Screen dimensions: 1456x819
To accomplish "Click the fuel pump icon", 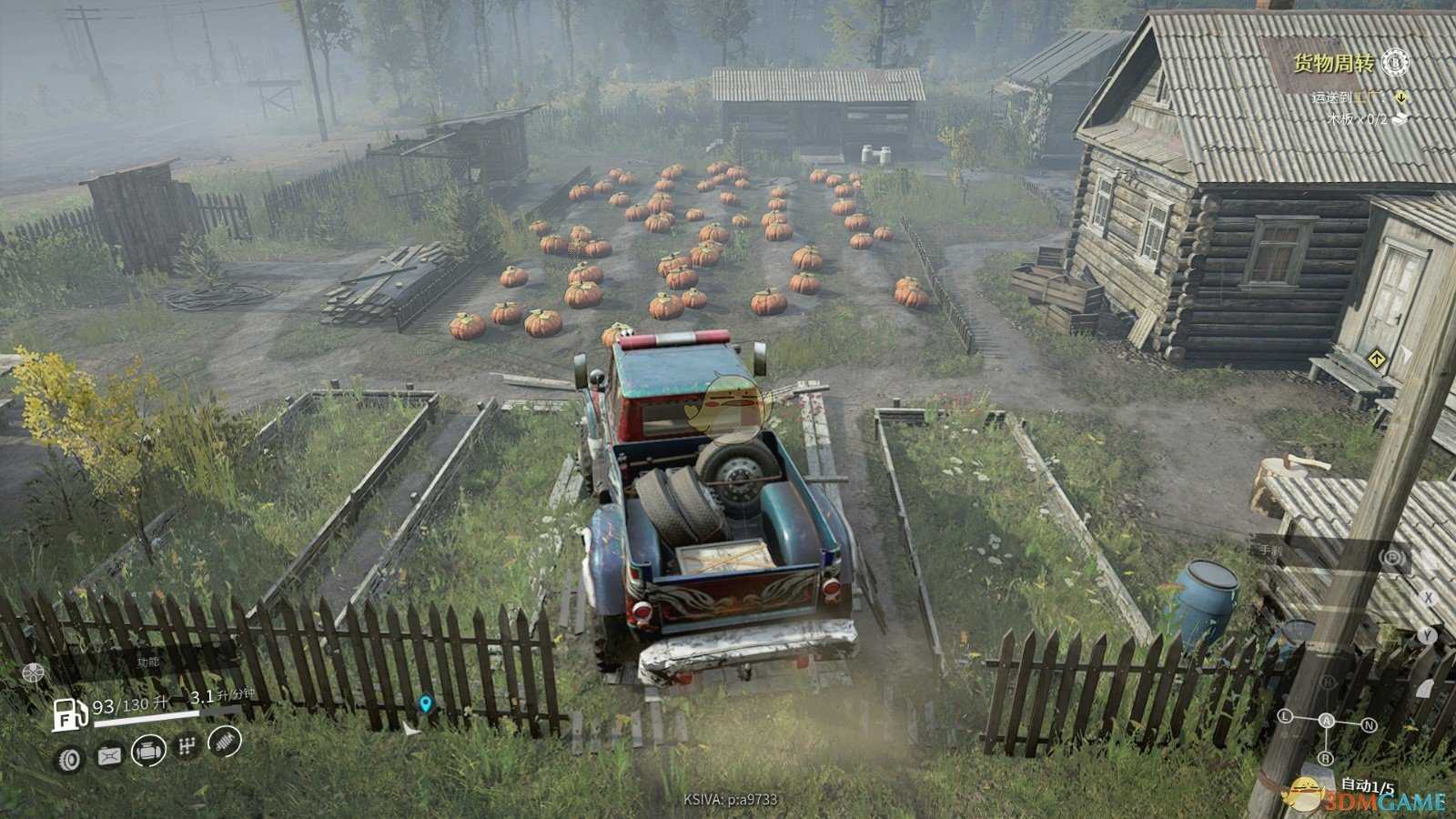I will pyautogui.click(x=69, y=713).
